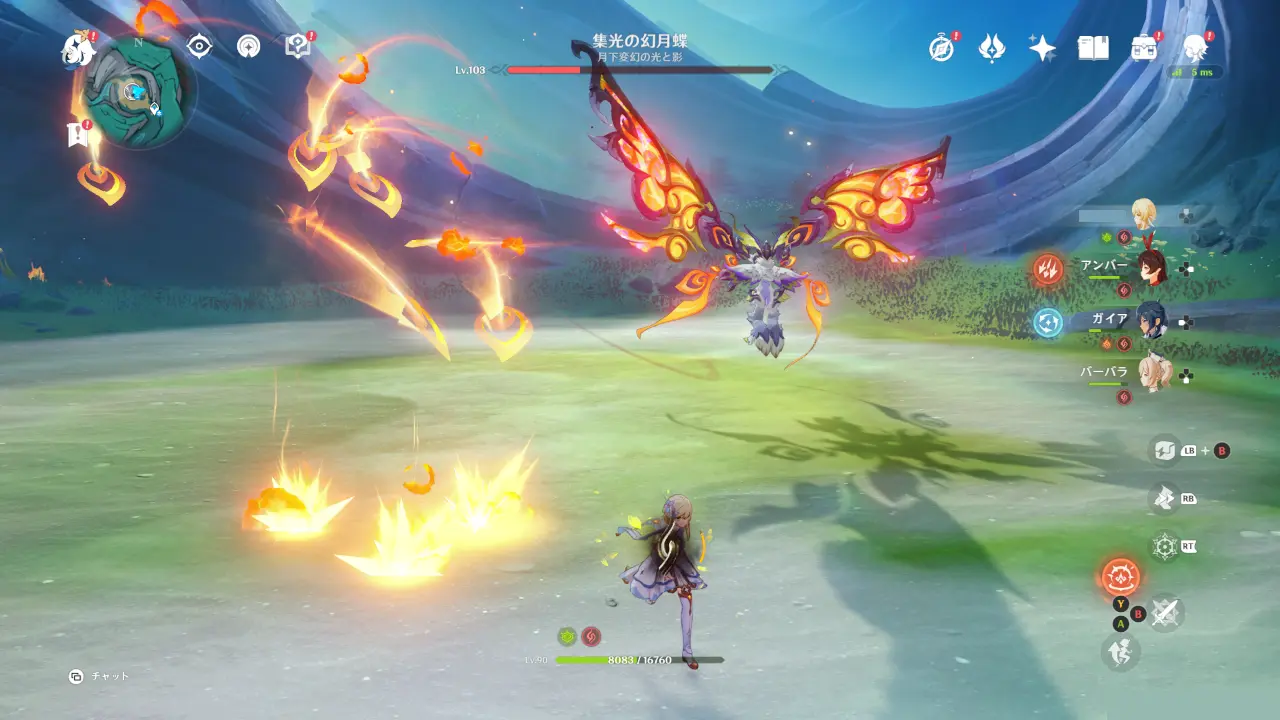Open the character head icon

coord(1194,48)
